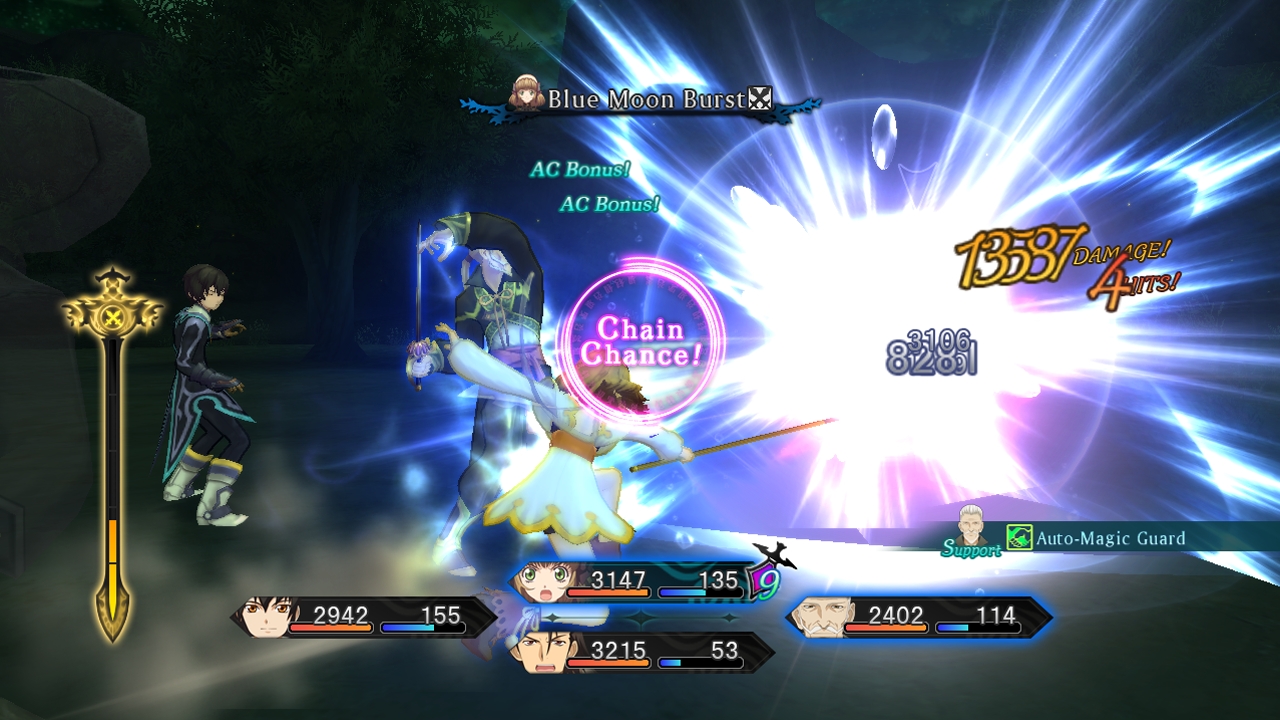Select the angry man's portrait beside 3215

pos(545,655)
